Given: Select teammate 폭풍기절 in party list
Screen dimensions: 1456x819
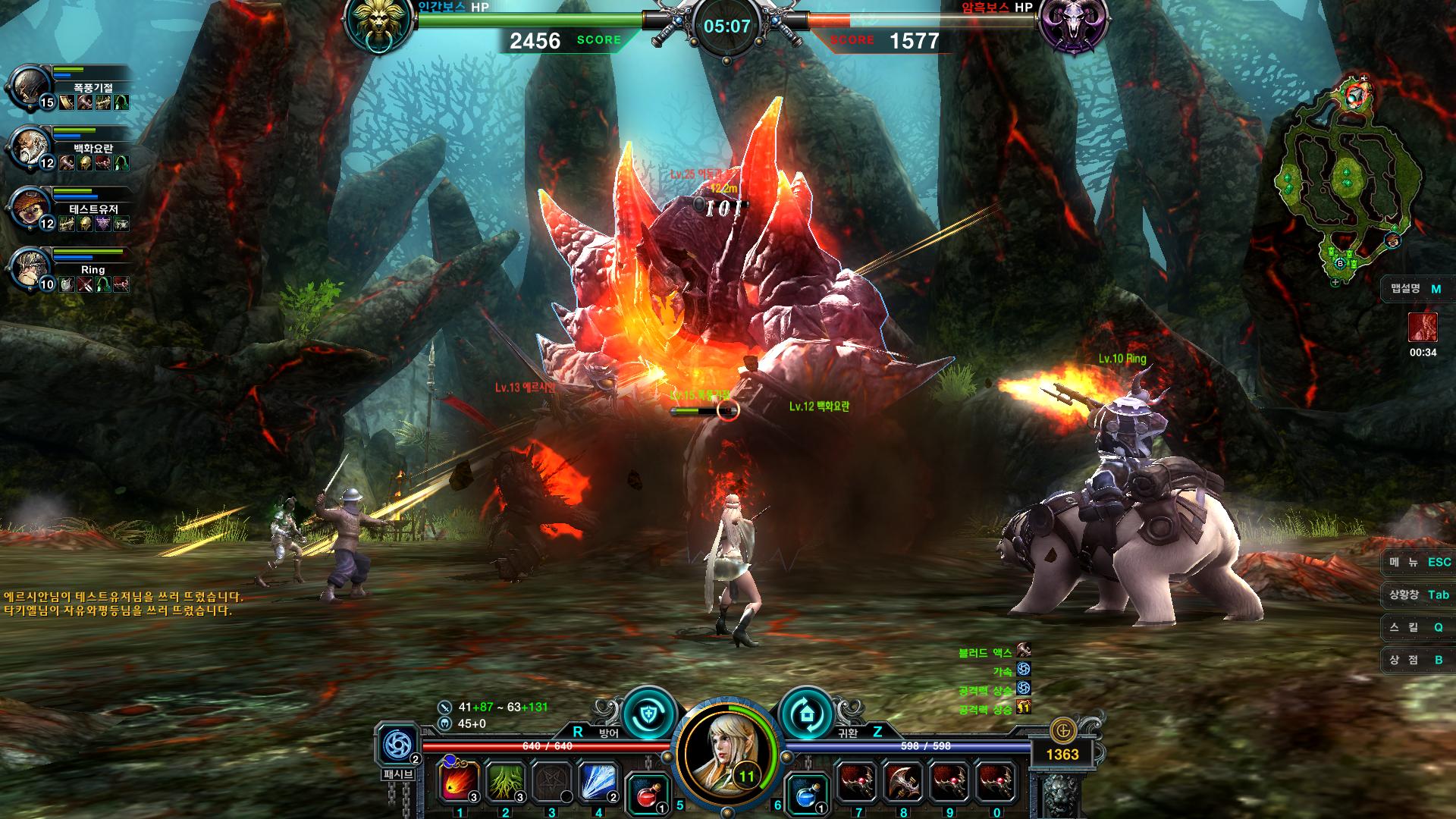Looking at the screenshot, I should click(30, 87).
